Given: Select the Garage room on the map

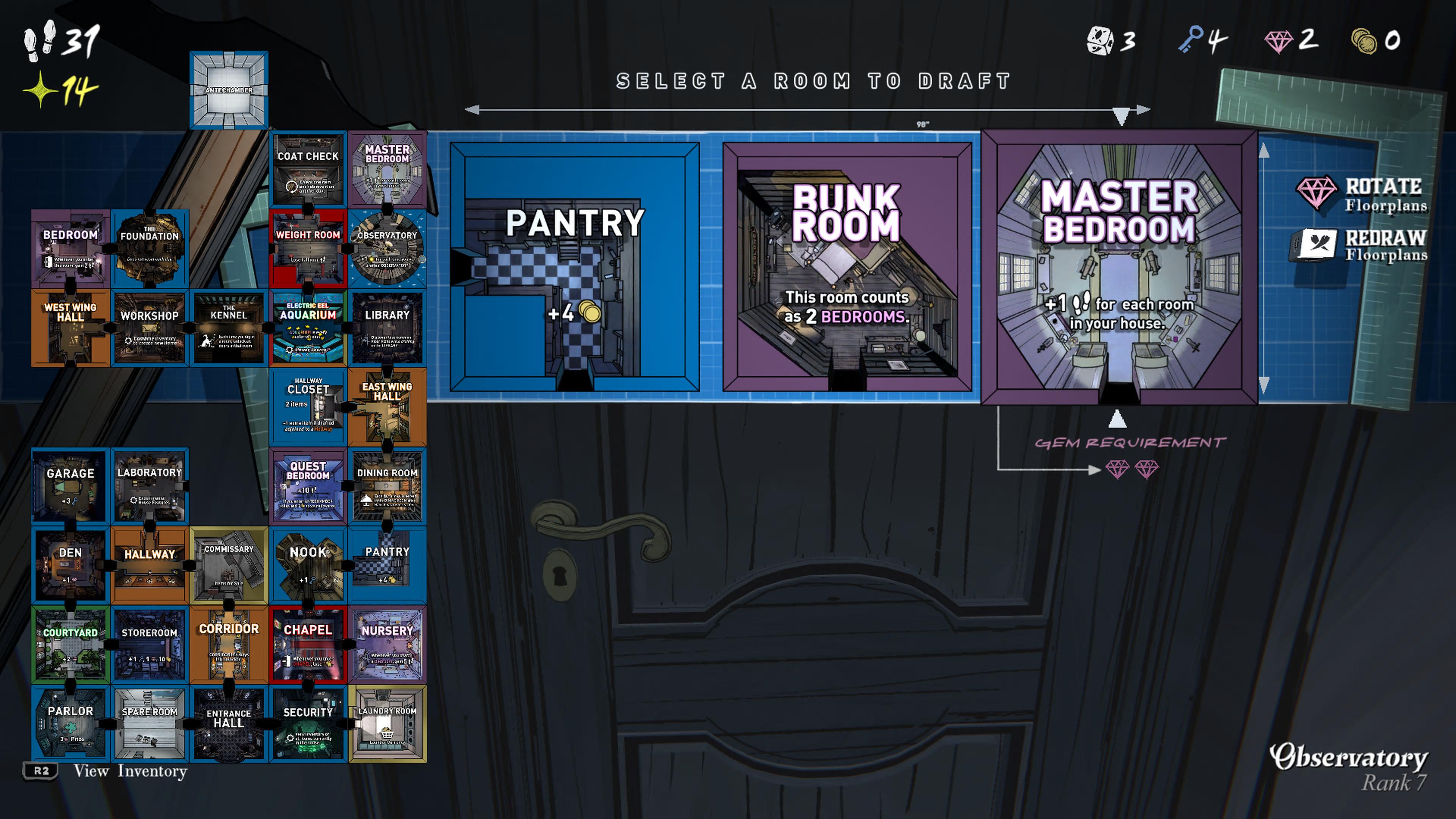Looking at the screenshot, I should (x=71, y=486).
